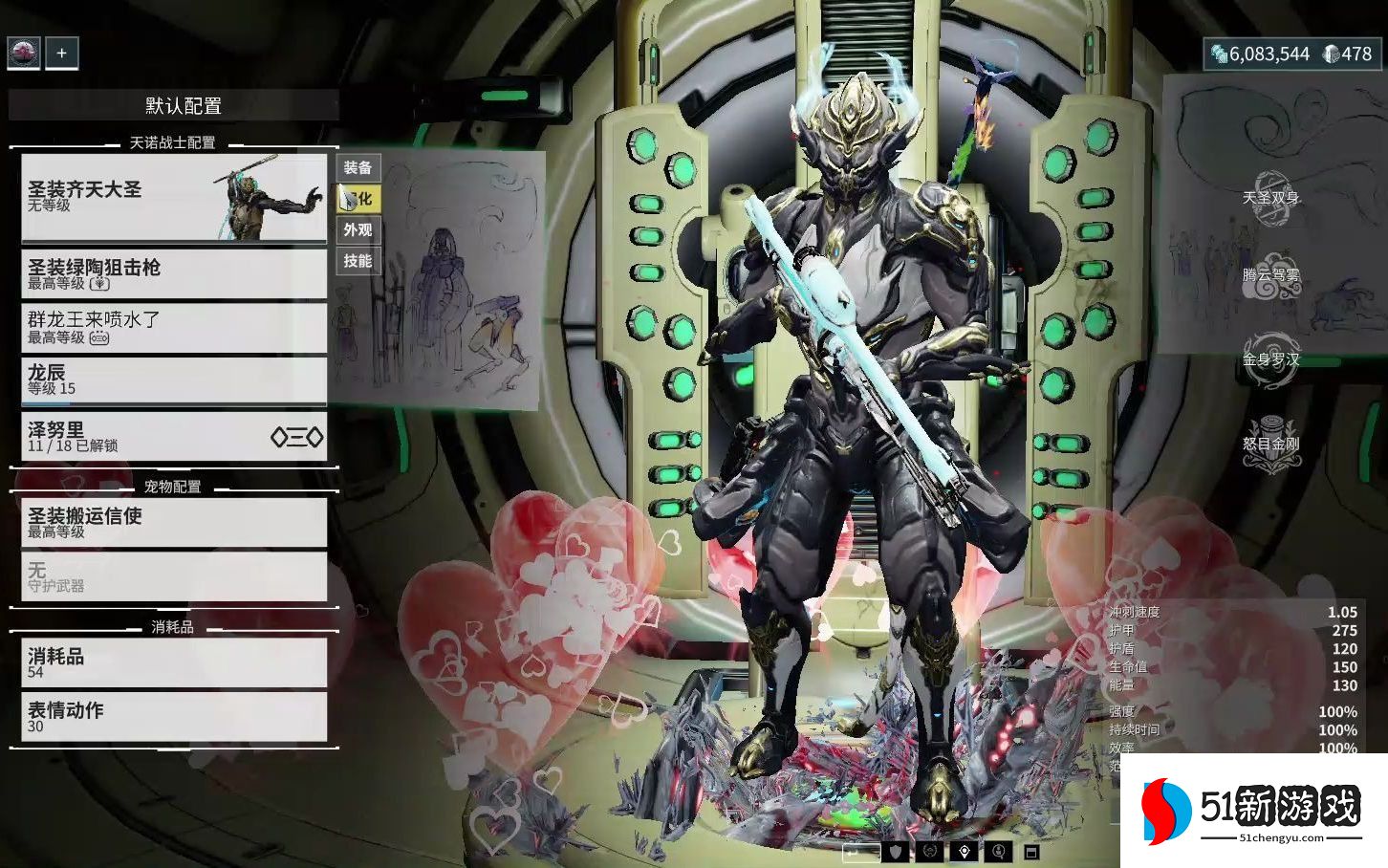Select the 圣装搬运信使 companion slot
This screenshot has height=868, width=1388.
tap(174, 522)
